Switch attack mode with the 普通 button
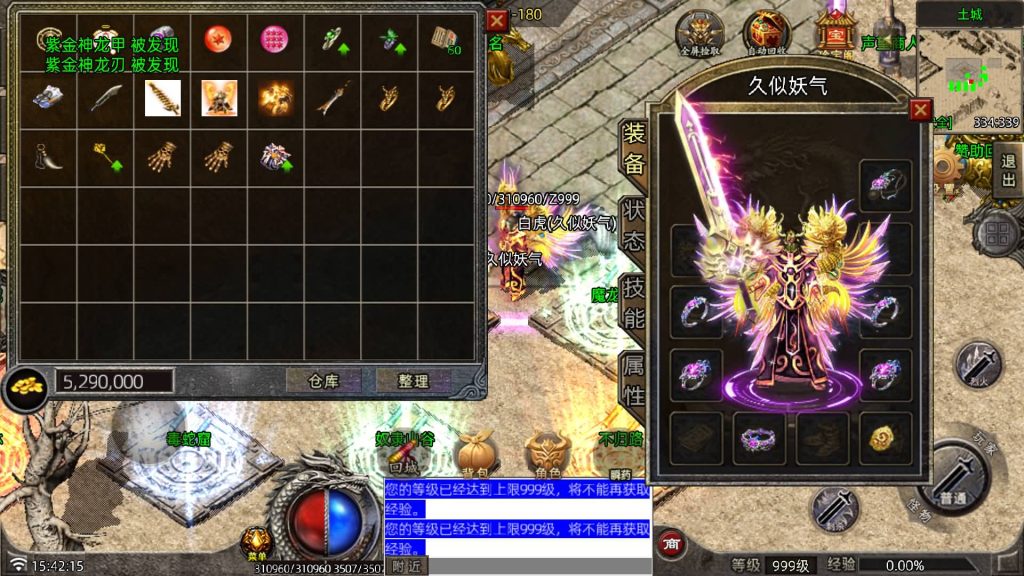1024x576 pixels. click(x=951, y=482)
